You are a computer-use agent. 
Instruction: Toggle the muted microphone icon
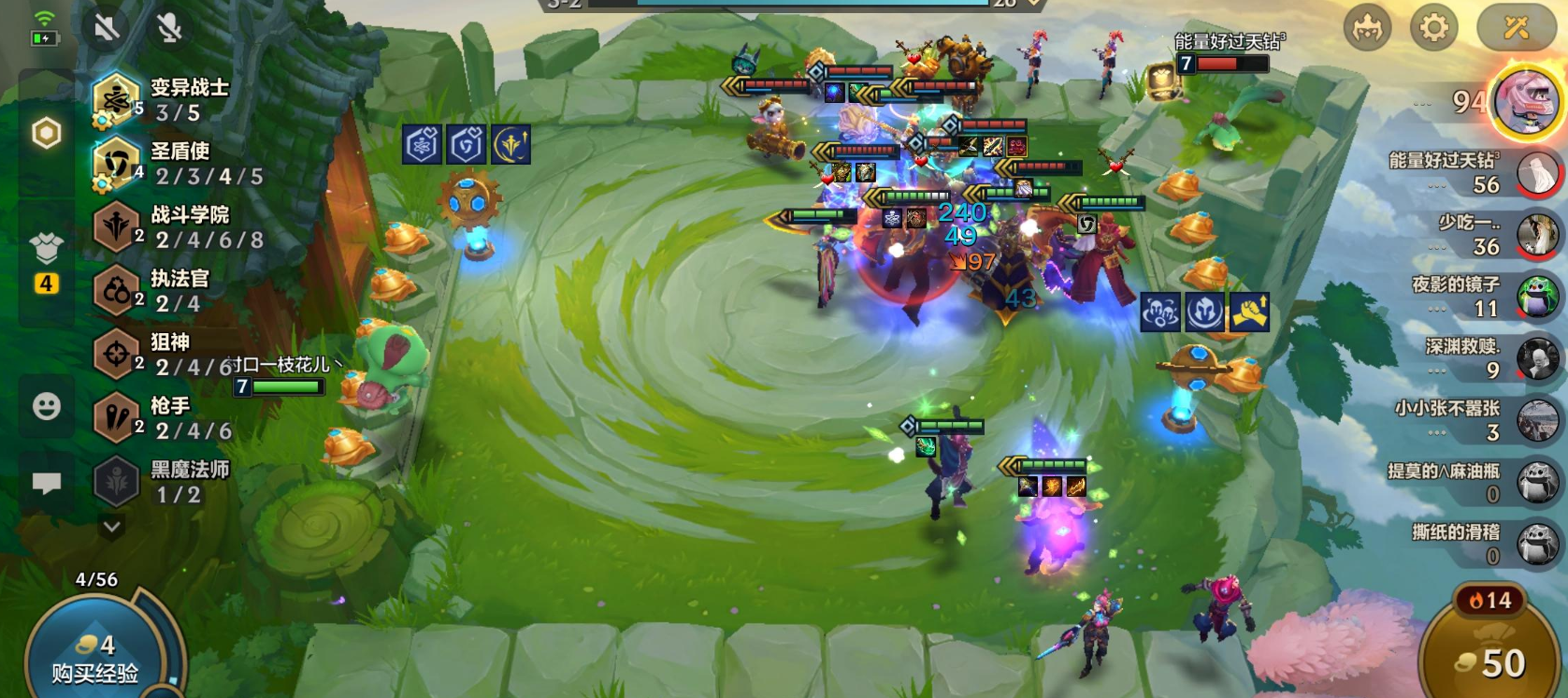tap(169, 28)
